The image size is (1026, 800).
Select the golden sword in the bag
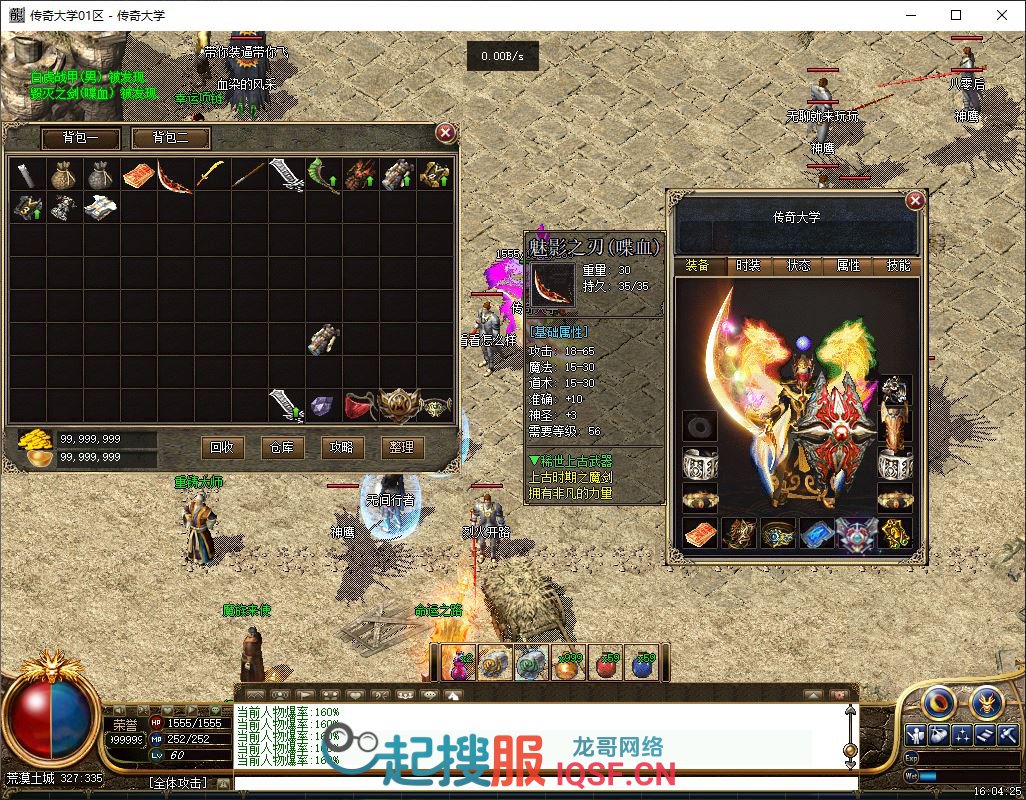tap(211, 175)
